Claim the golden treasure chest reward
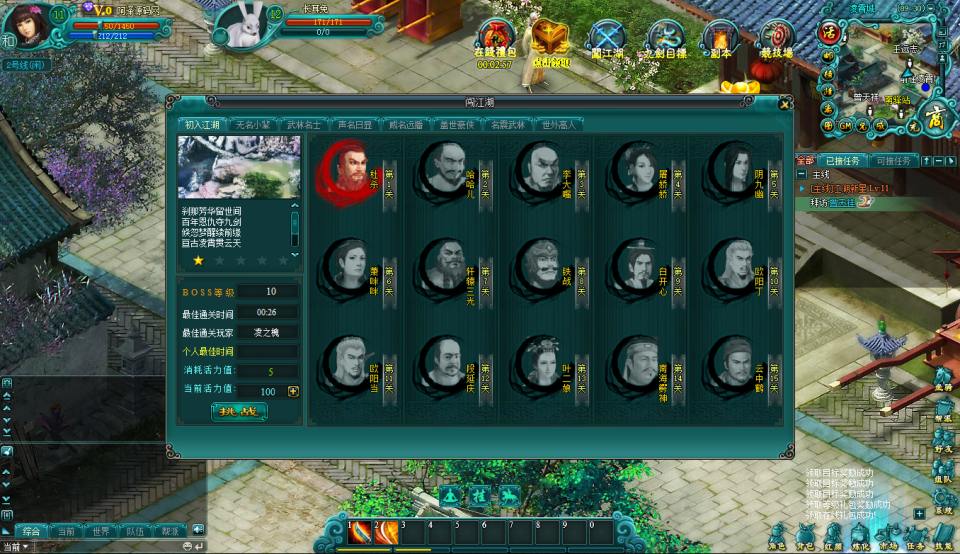Screen dimensions: 960x554 click(x=549, y=38)
